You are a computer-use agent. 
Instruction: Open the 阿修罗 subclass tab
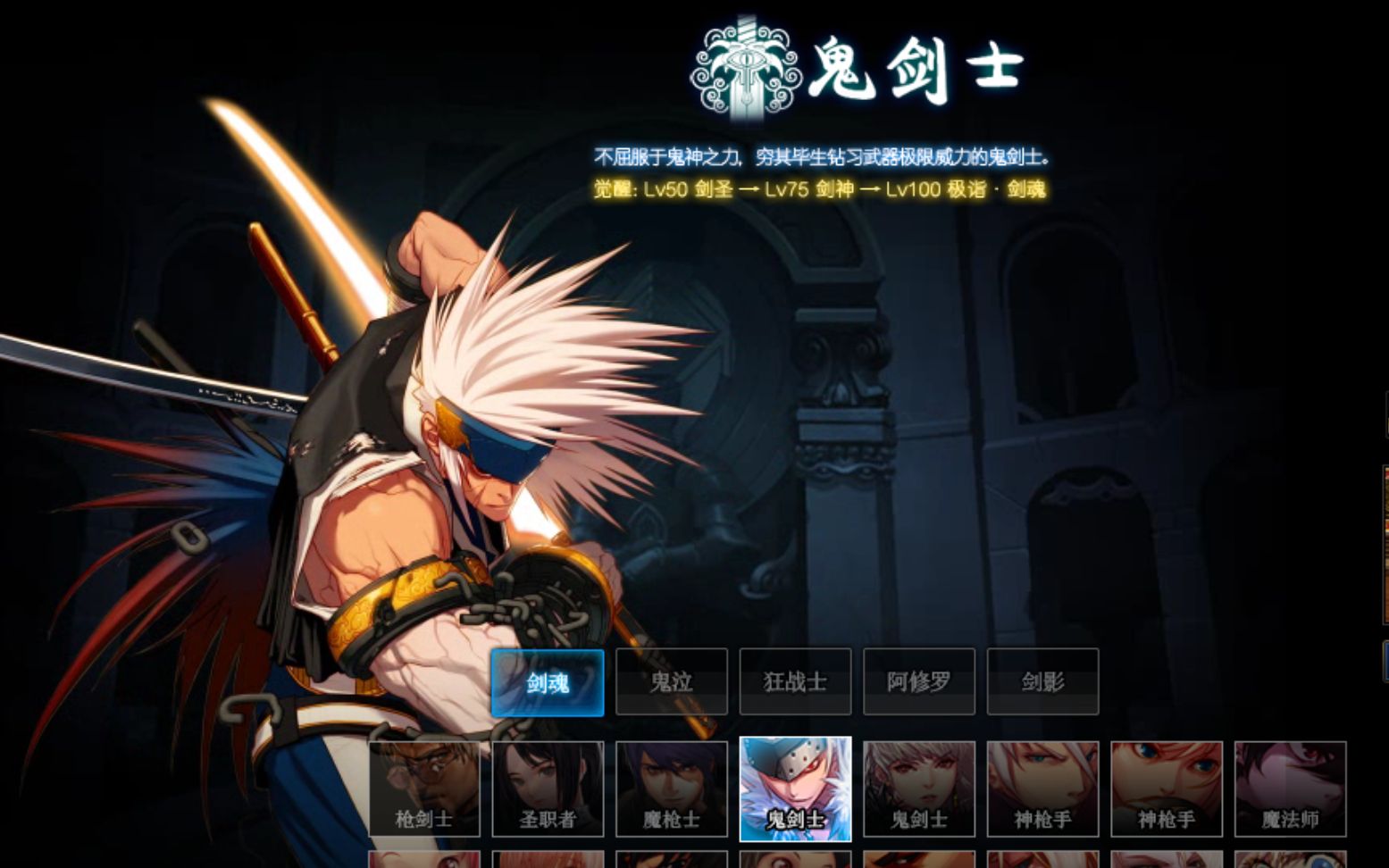918,681
